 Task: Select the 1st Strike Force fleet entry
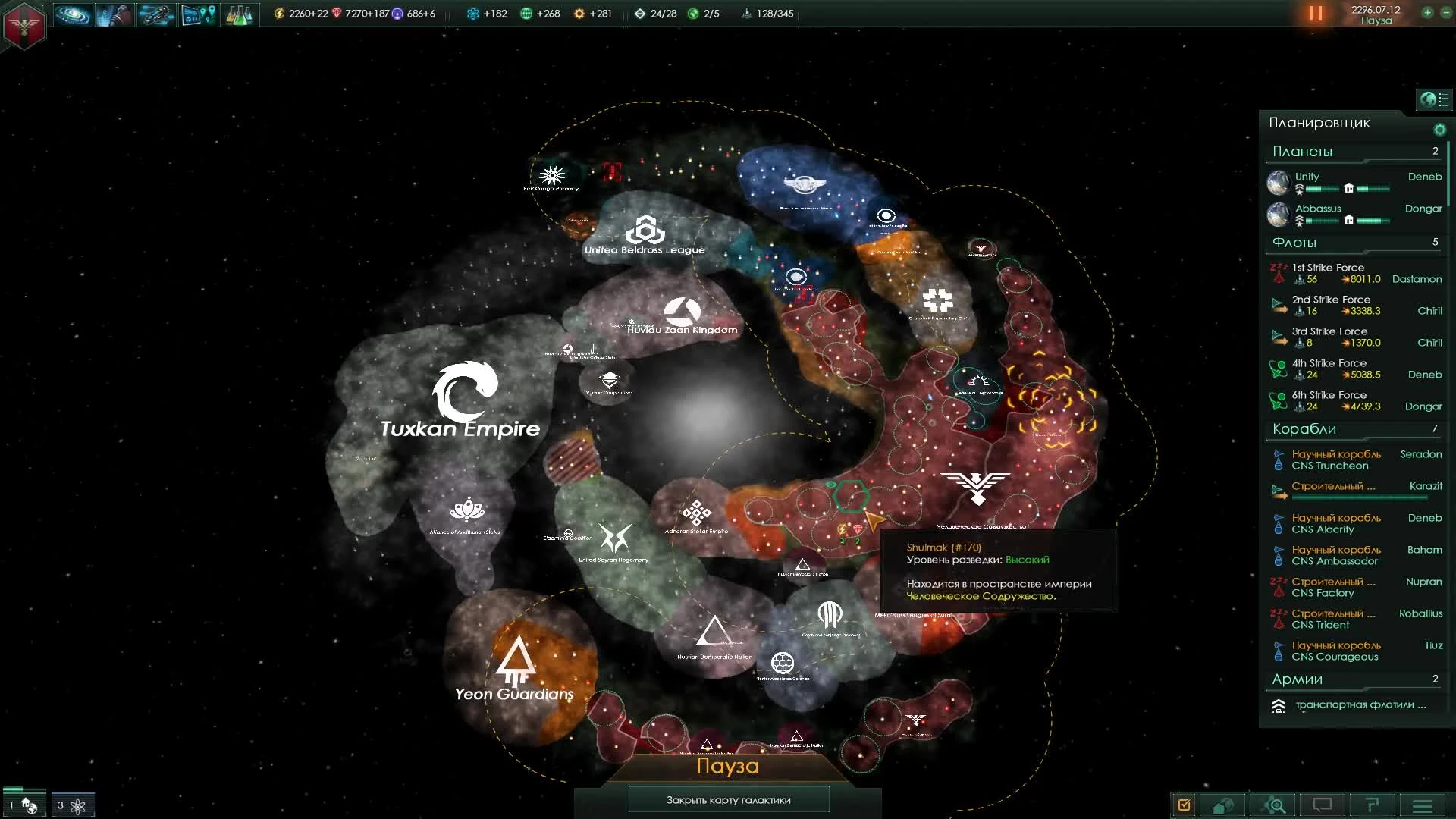tap(1357, 273)
